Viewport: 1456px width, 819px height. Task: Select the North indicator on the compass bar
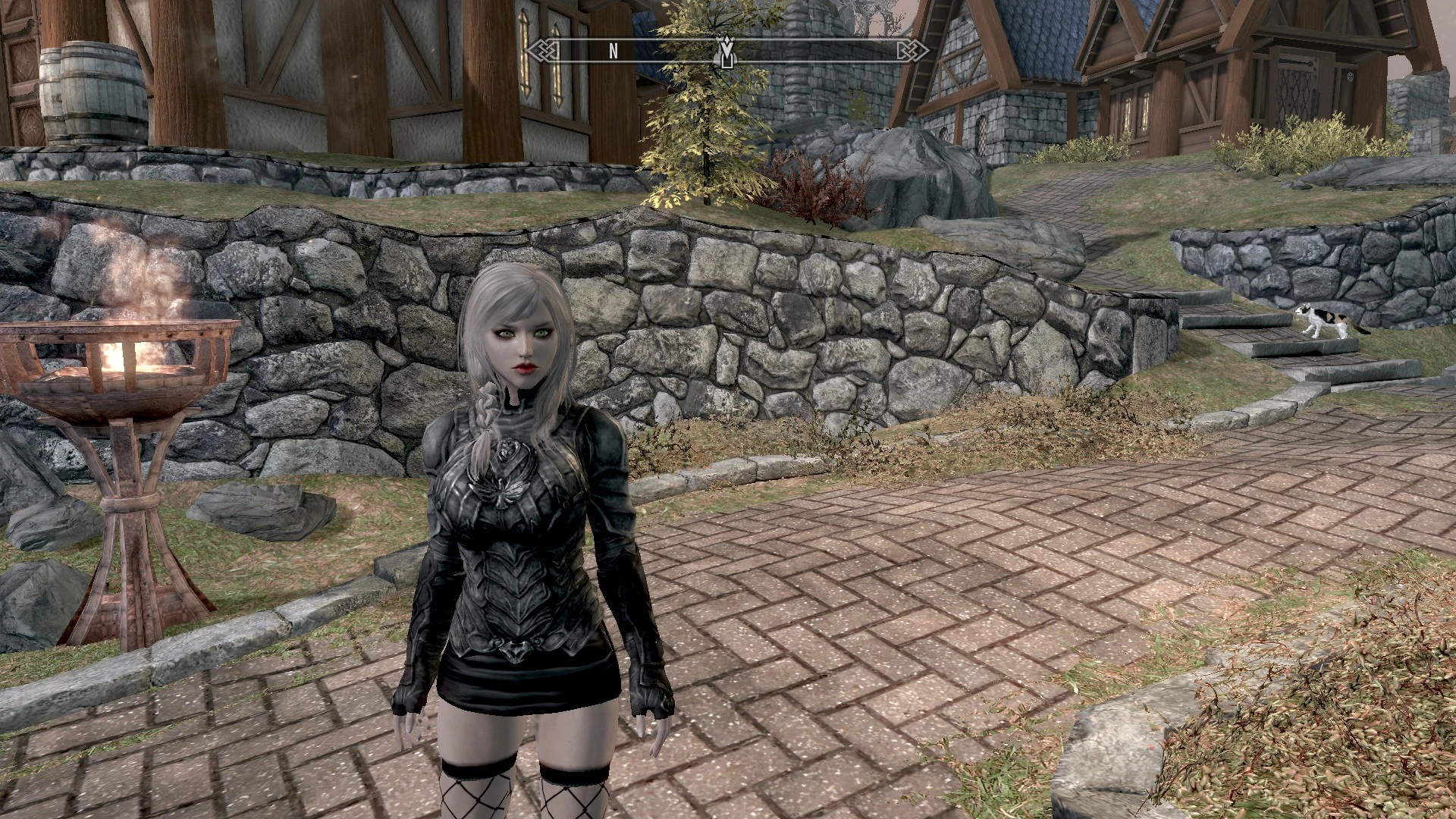[x=613, y=51]
